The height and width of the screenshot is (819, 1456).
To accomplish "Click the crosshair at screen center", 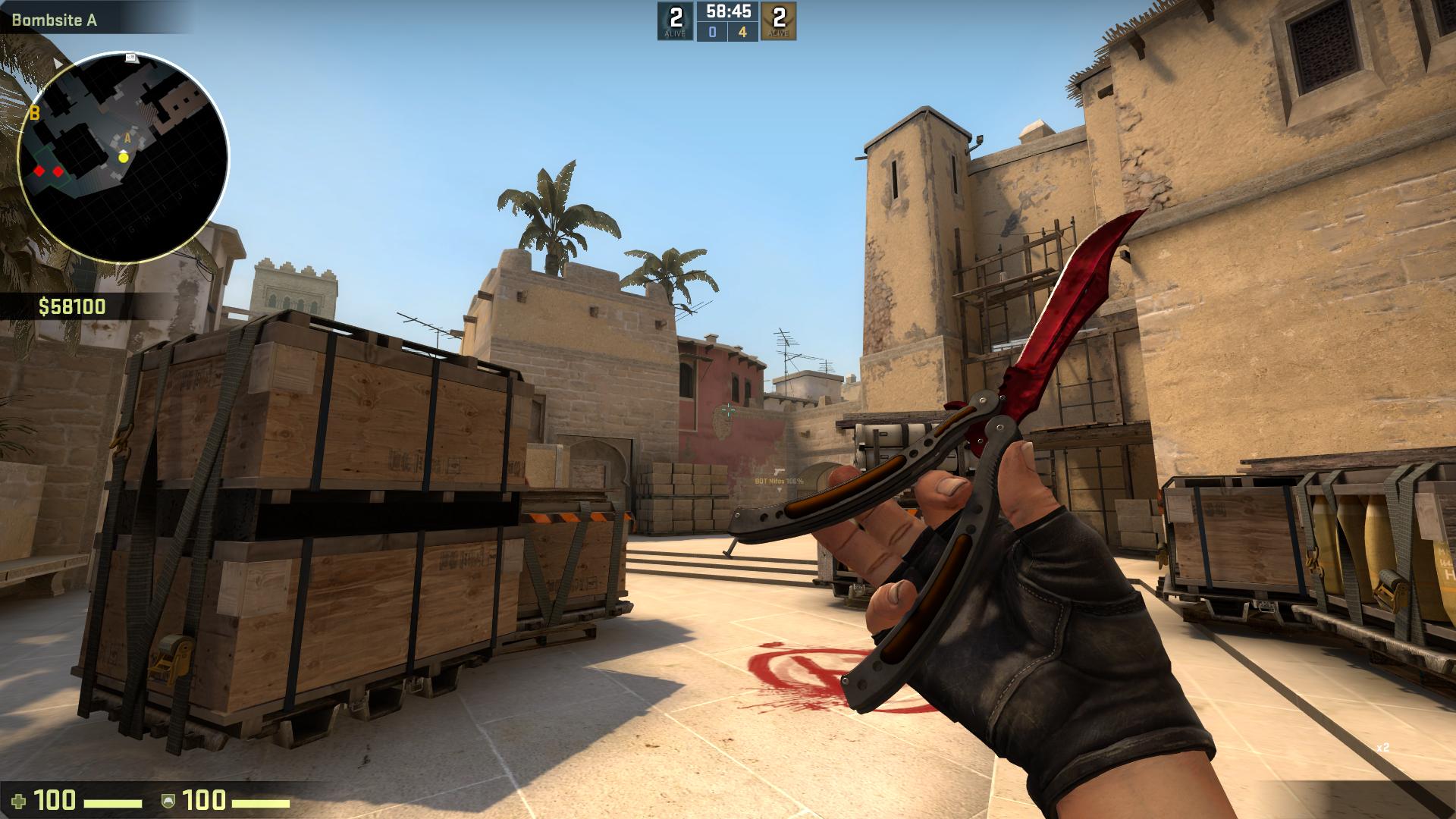I will tap(728, 409).
